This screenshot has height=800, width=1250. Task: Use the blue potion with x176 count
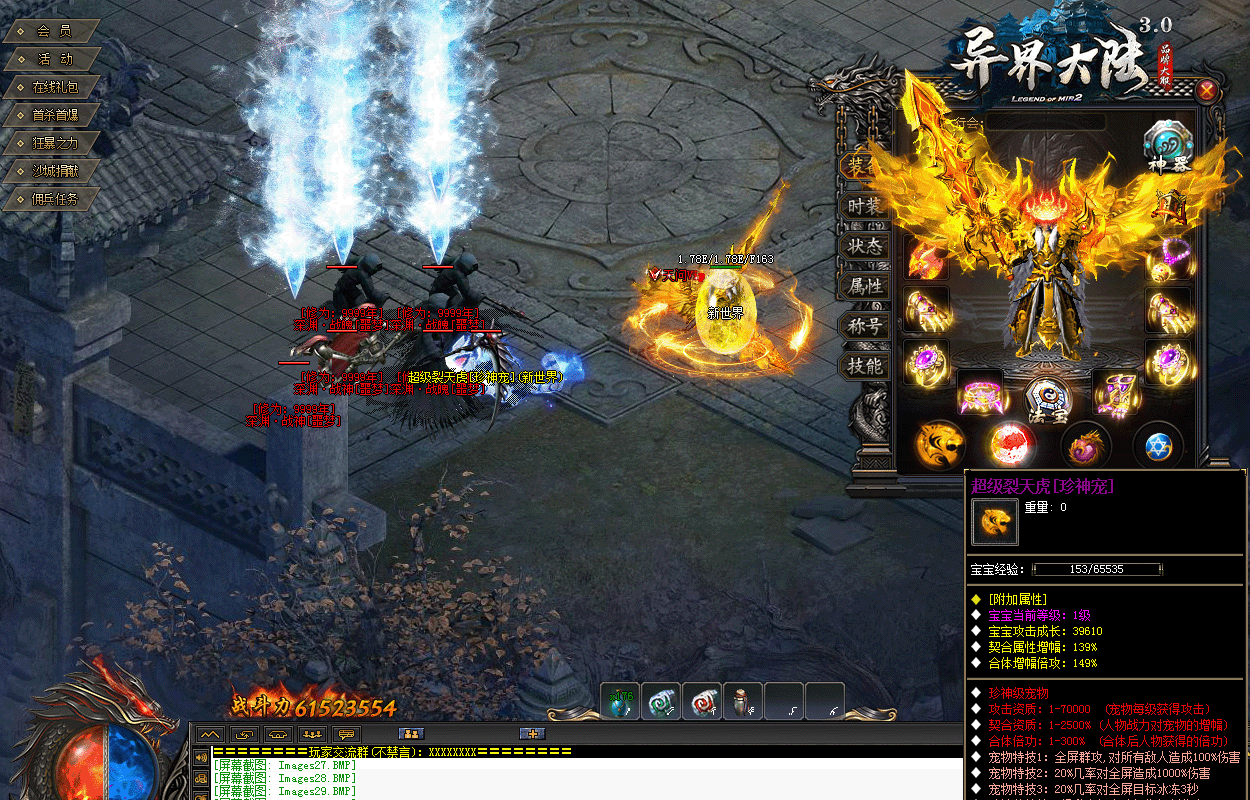pos(620,702)
